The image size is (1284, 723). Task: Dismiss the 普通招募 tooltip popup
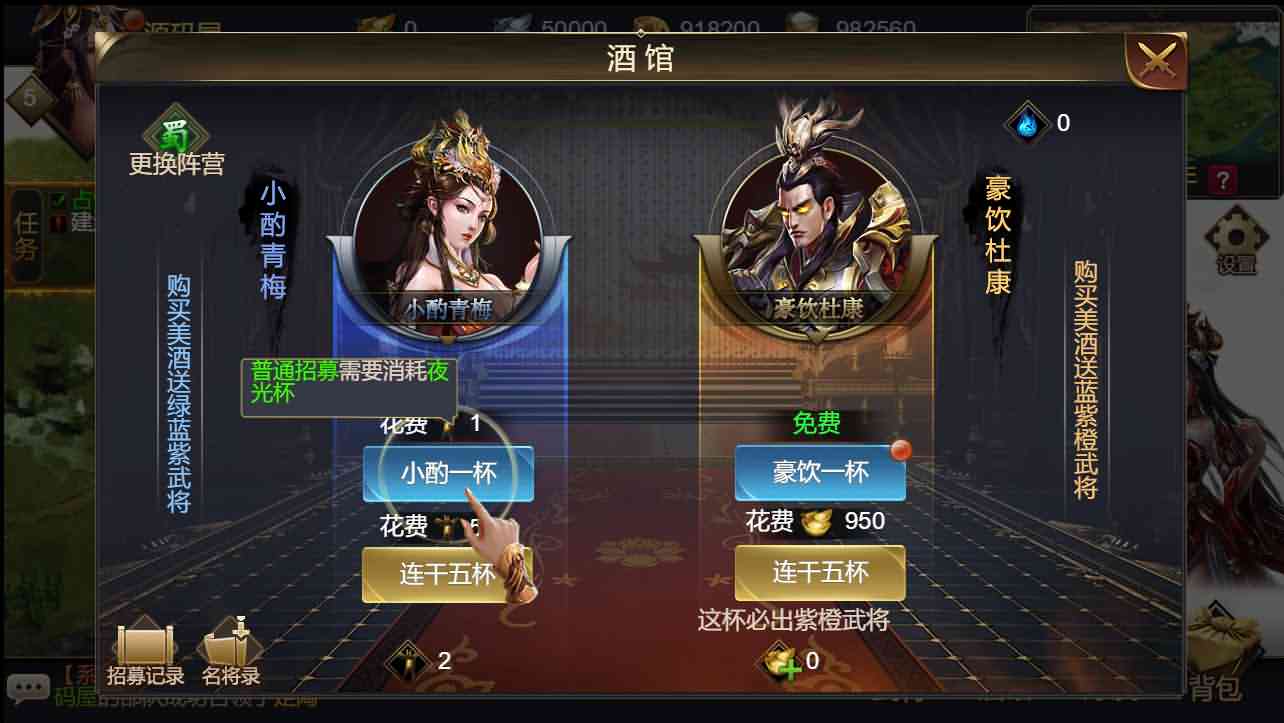click(x=349, y=381)
